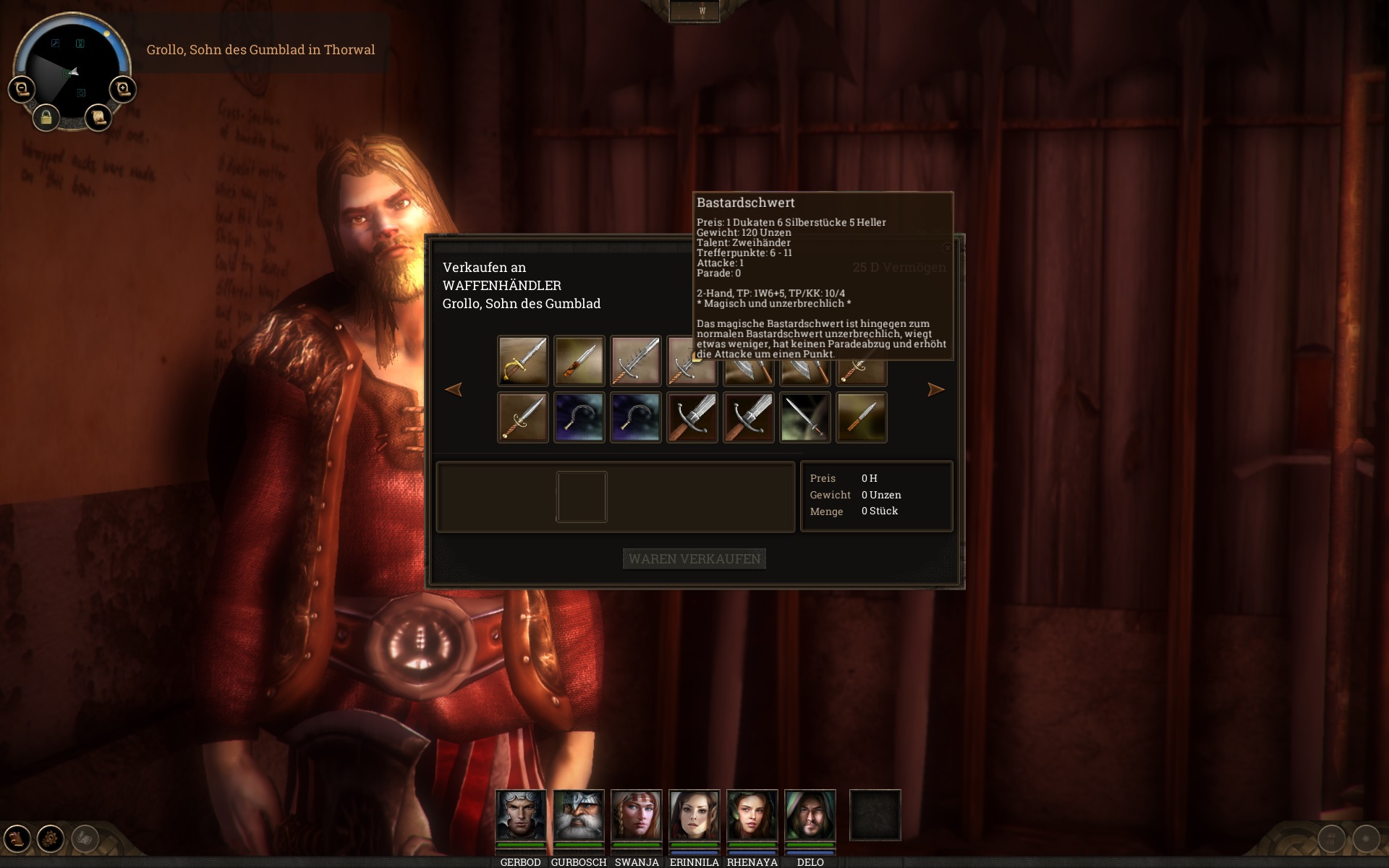This screenshot has width=1389, height=868.
Task: Go to the previous page of sellable items
Action: tap(454, 390)
